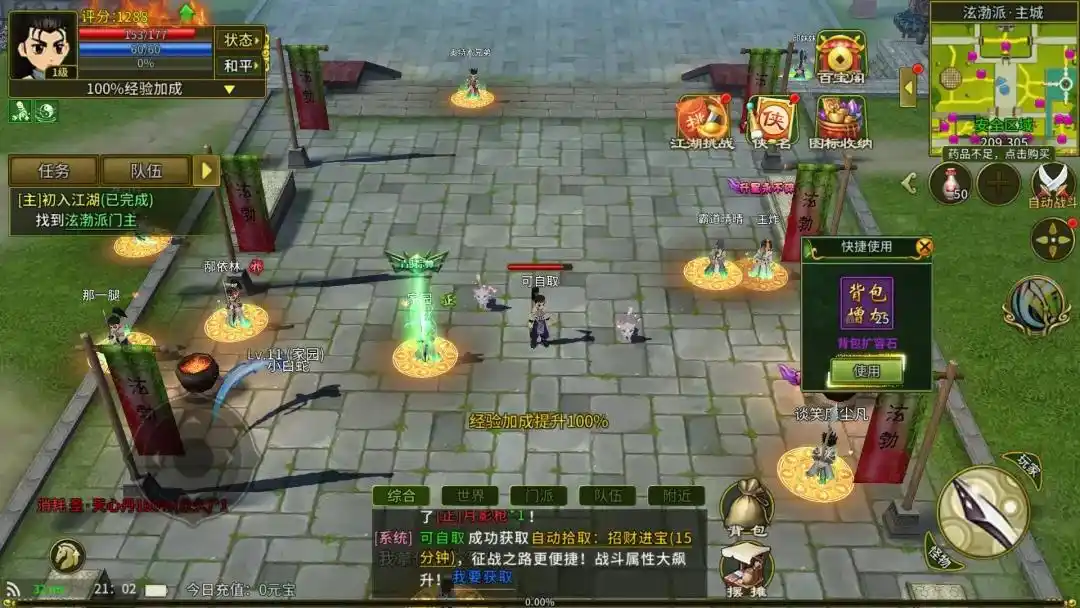Click 使用 to use the bag expansion stone

click(866, 371)
